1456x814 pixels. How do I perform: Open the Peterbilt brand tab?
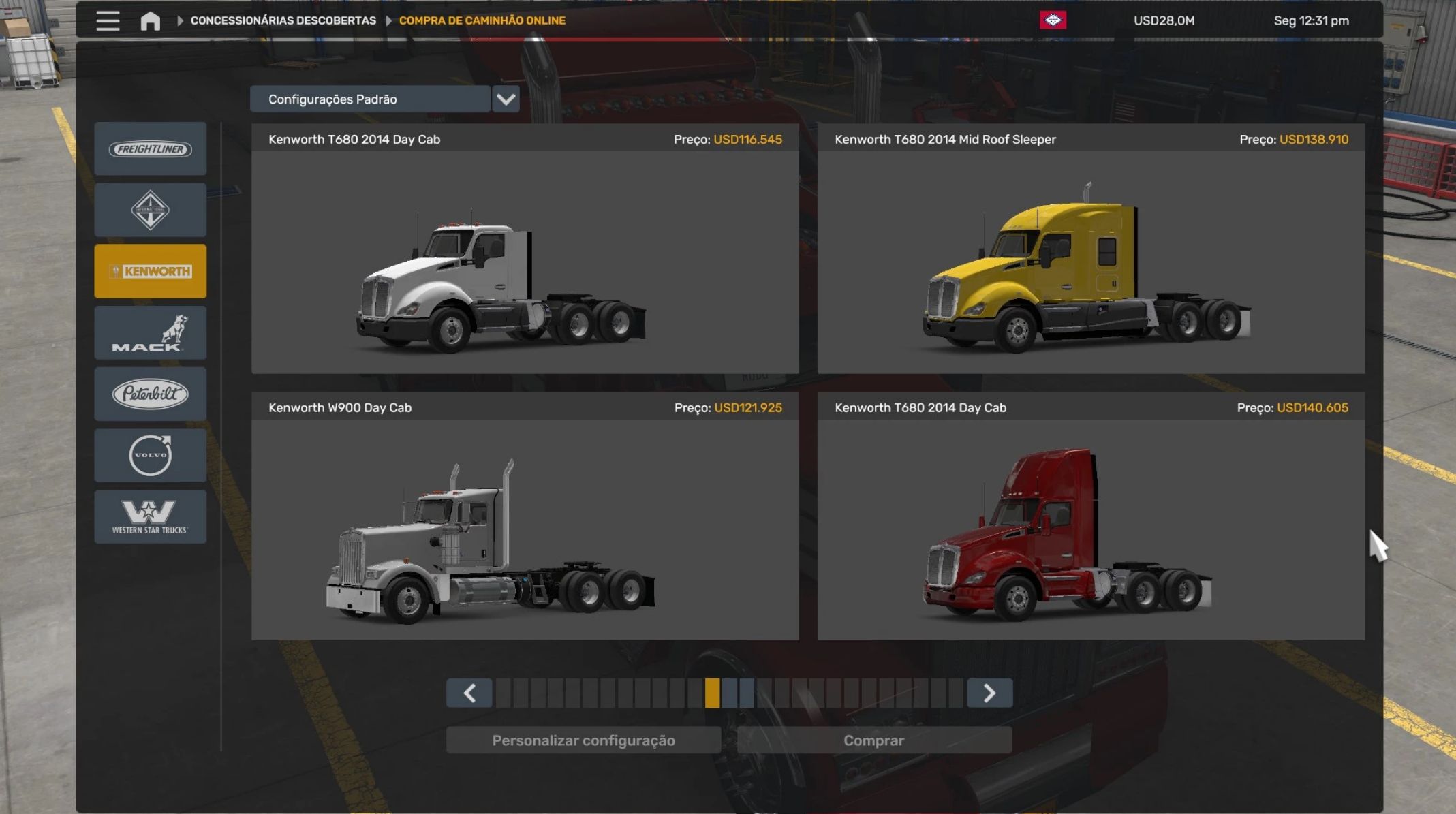151,394
